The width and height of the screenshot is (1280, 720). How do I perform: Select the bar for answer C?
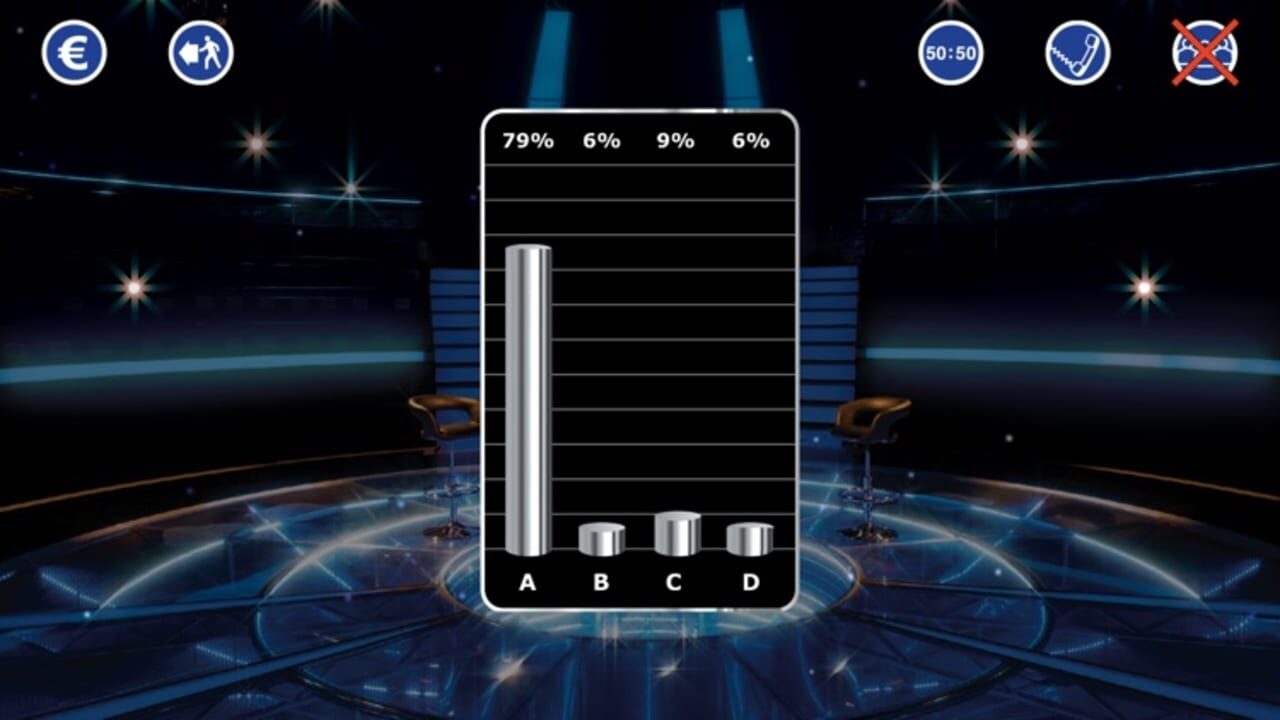point(678,532)
